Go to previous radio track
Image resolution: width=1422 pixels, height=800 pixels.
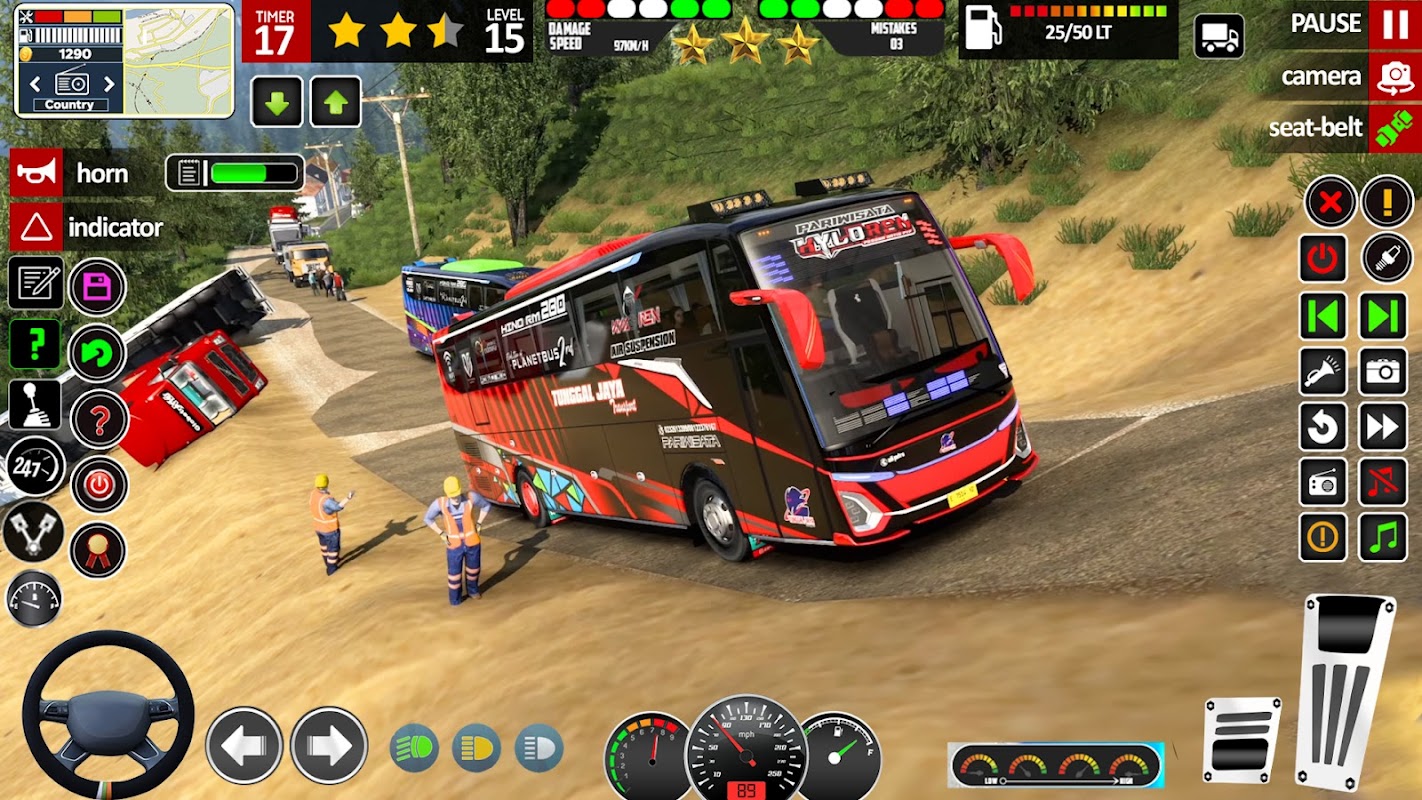click(x=1323, y=316)
